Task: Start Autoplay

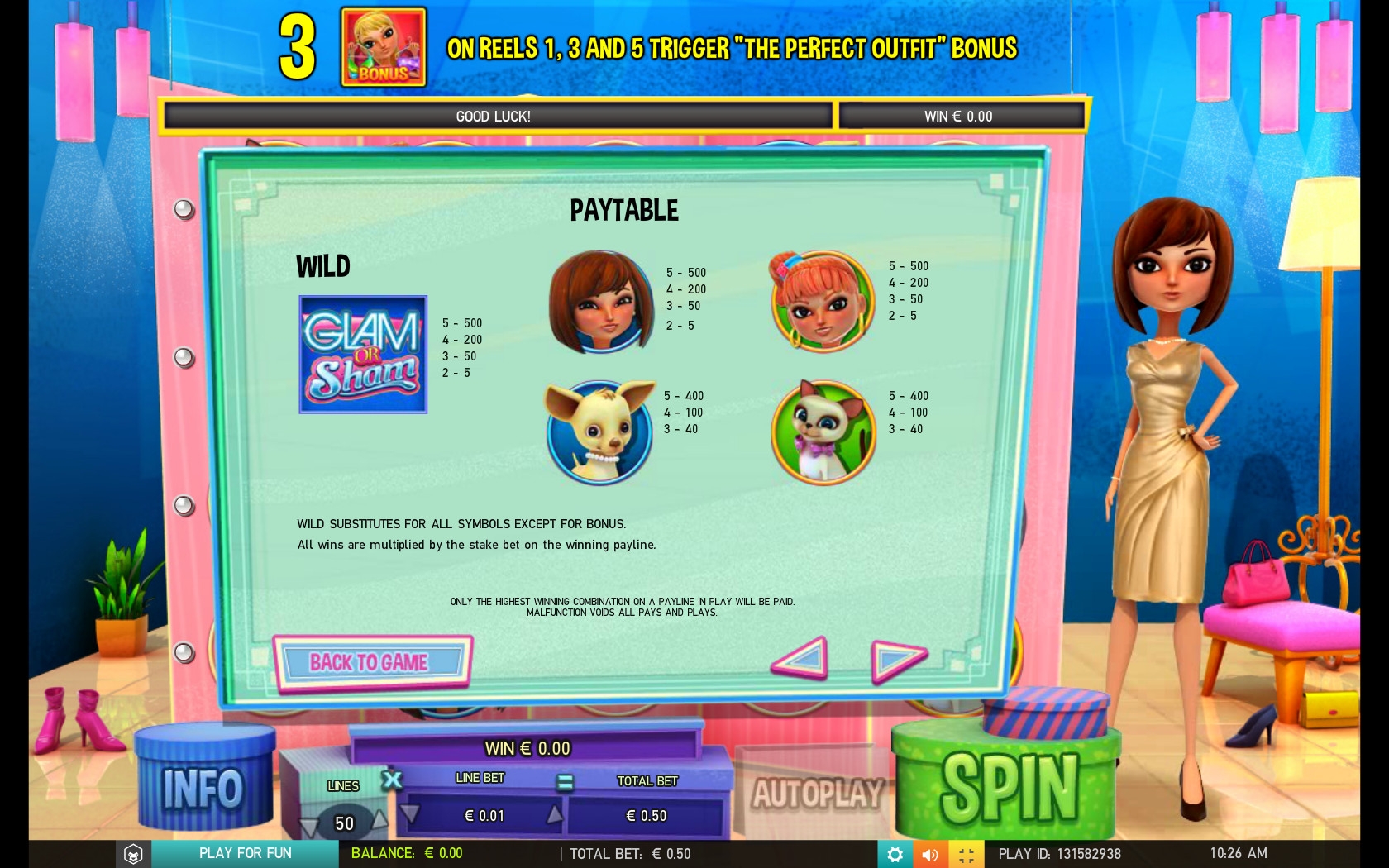Action: [x=817, y=794]
